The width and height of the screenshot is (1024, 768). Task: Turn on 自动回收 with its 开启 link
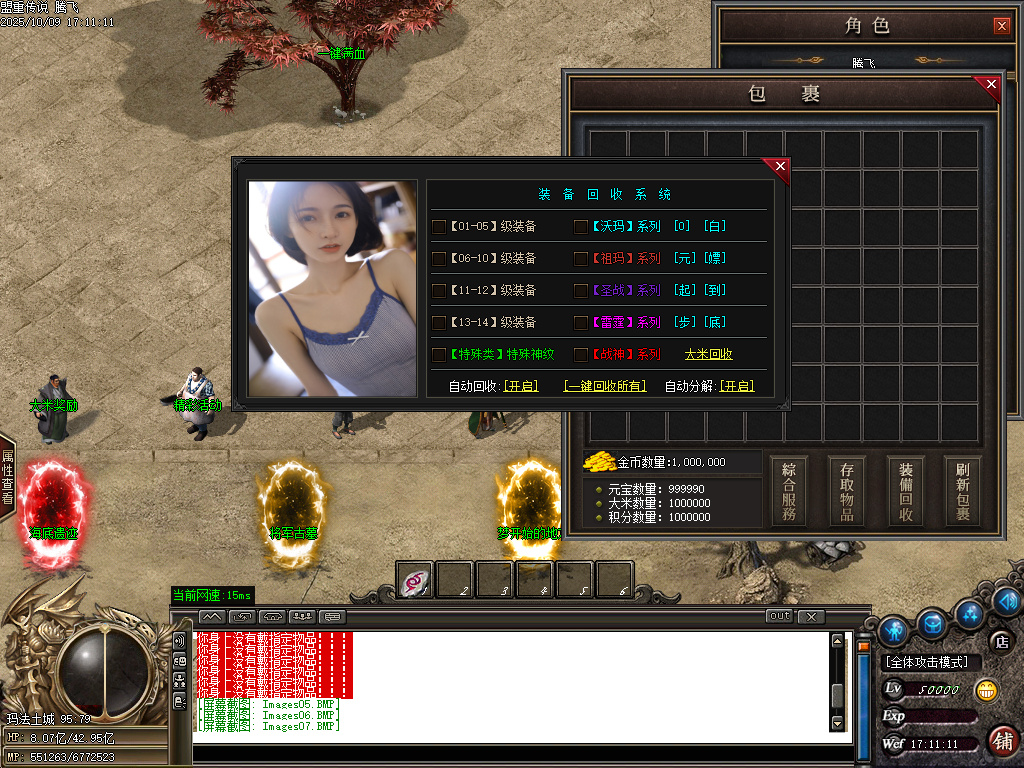pos(520,386)
